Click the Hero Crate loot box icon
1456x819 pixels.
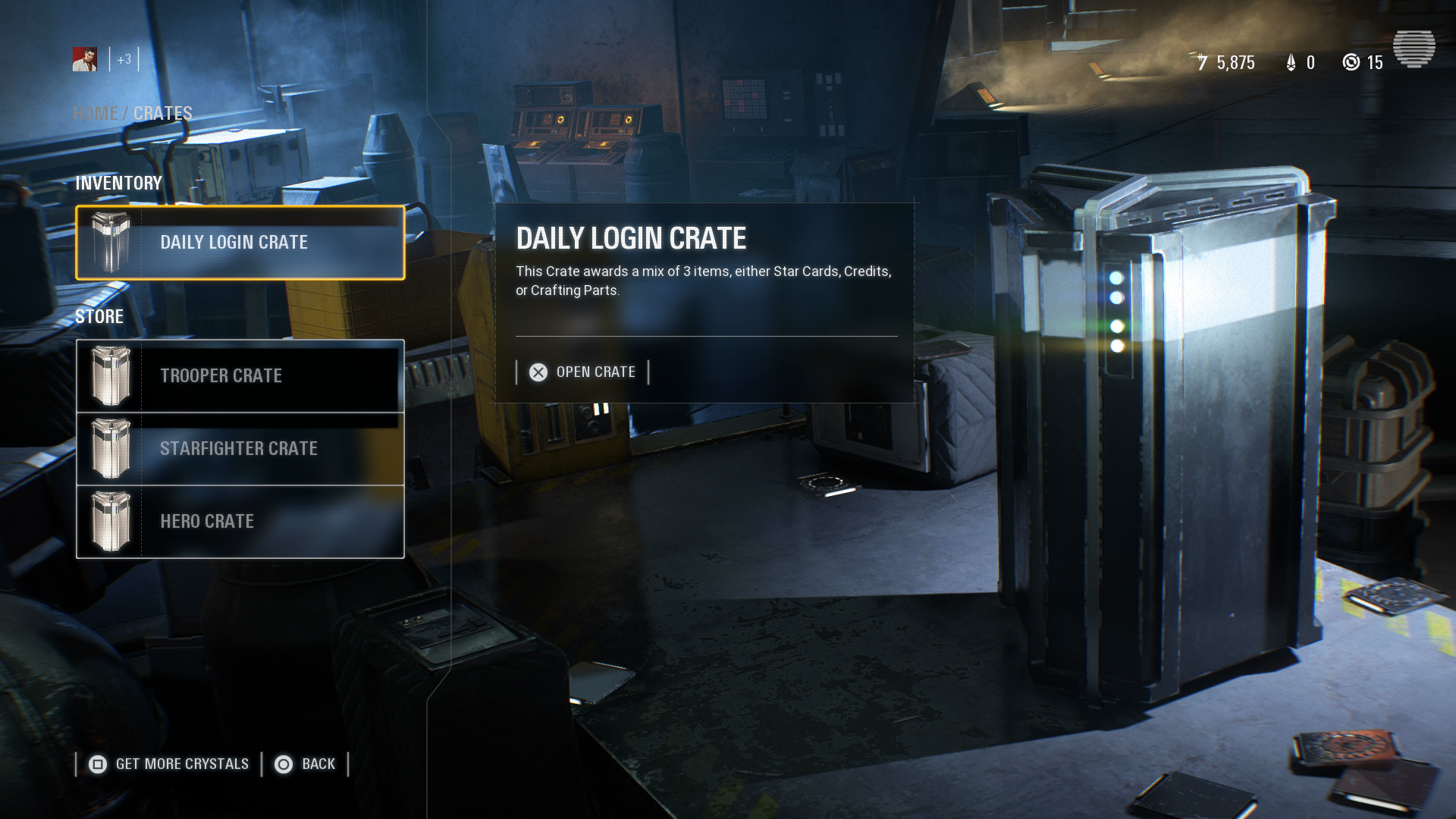click(113, 521)
